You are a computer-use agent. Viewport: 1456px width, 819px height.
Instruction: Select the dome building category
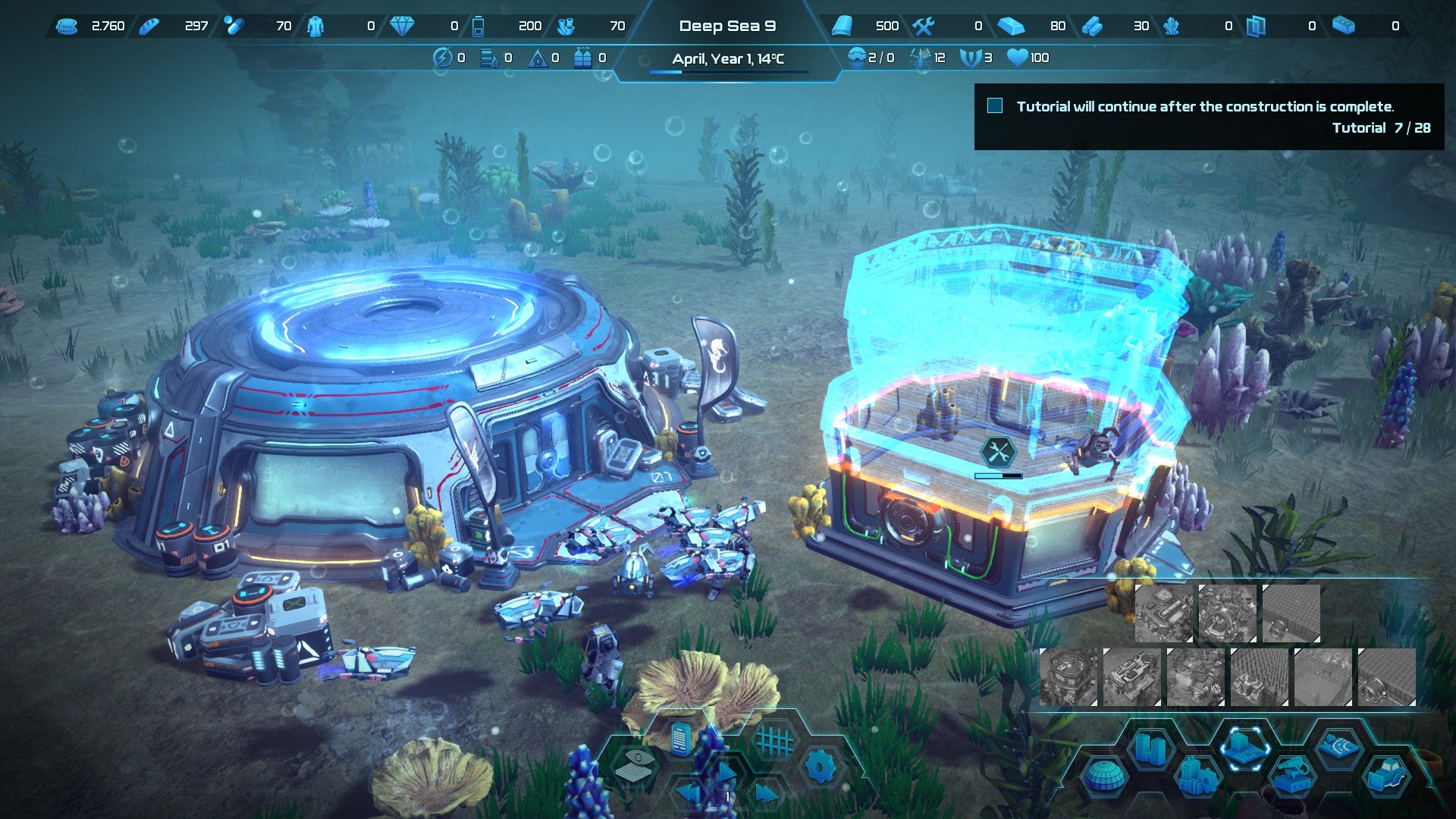point(1105,777)
